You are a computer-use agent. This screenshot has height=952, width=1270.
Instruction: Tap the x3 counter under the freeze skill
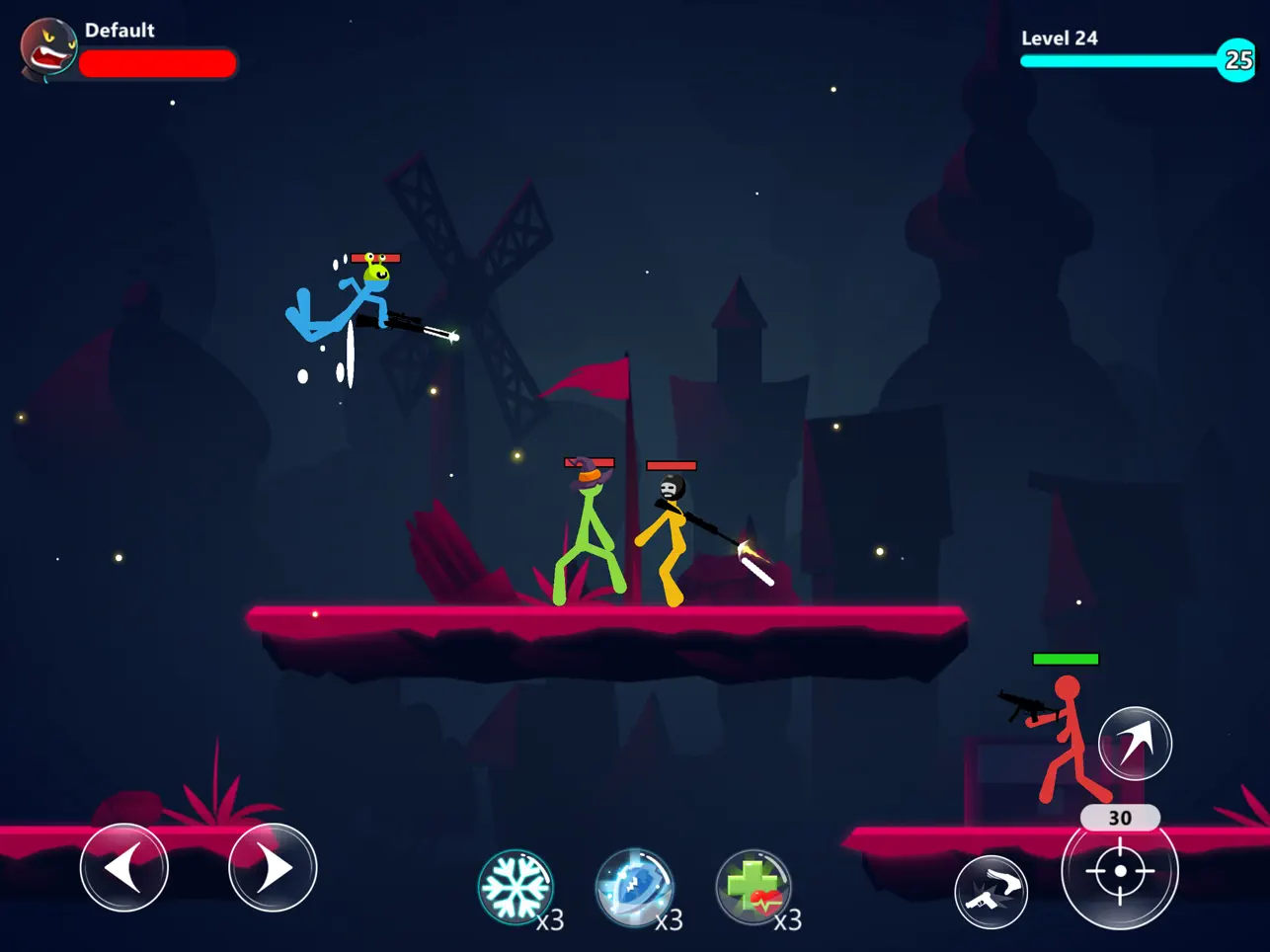pos(551,922)
